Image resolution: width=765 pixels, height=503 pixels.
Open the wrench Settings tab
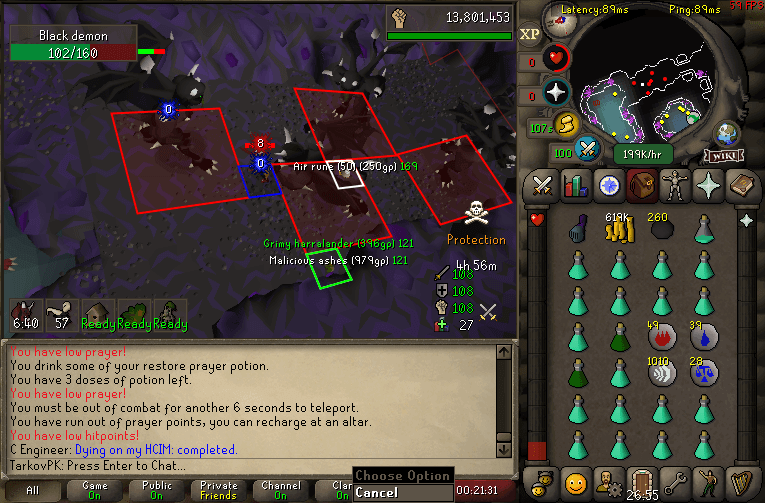pos(674,480)
